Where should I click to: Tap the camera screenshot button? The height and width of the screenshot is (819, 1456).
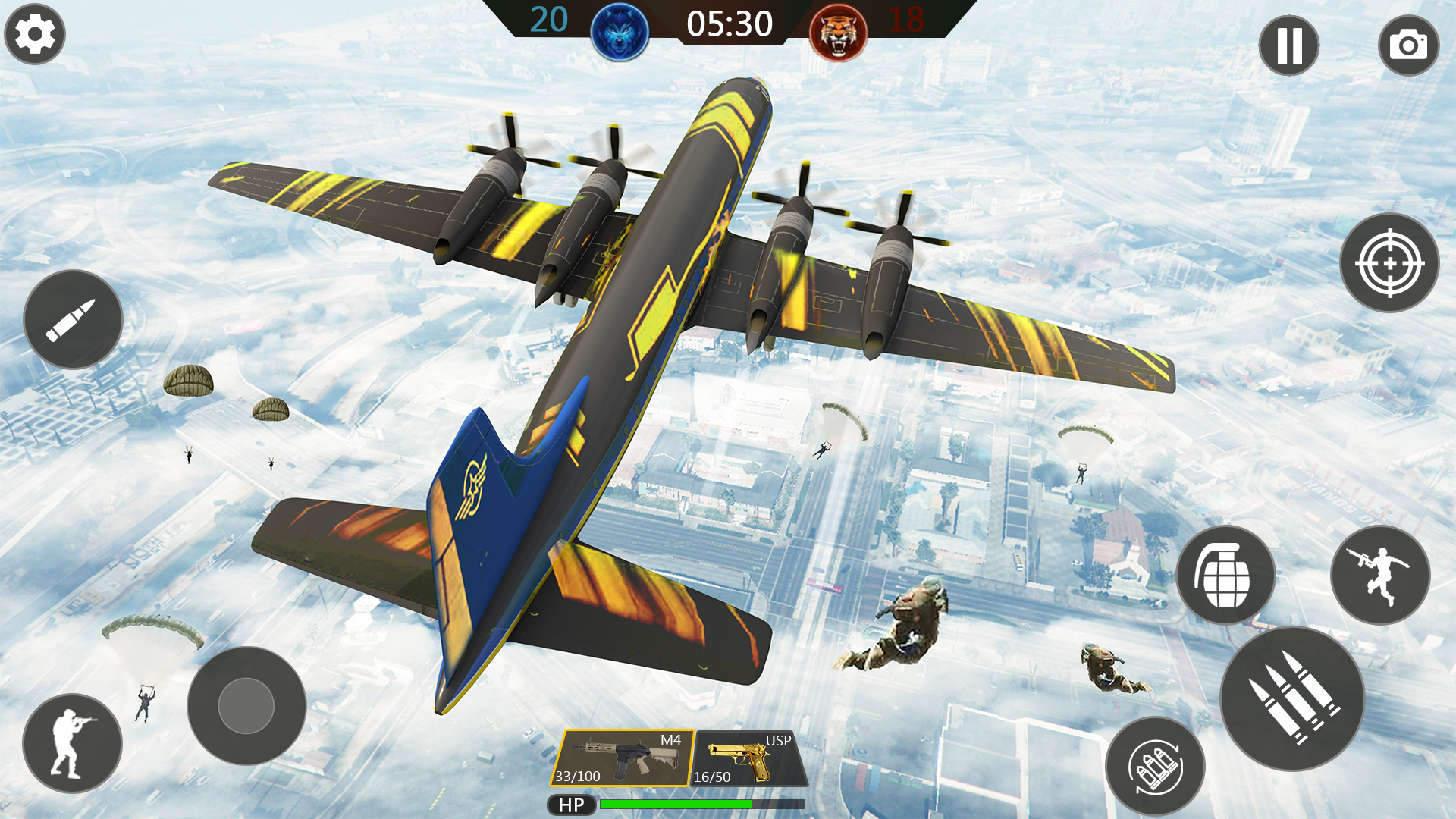[1408, 45]
